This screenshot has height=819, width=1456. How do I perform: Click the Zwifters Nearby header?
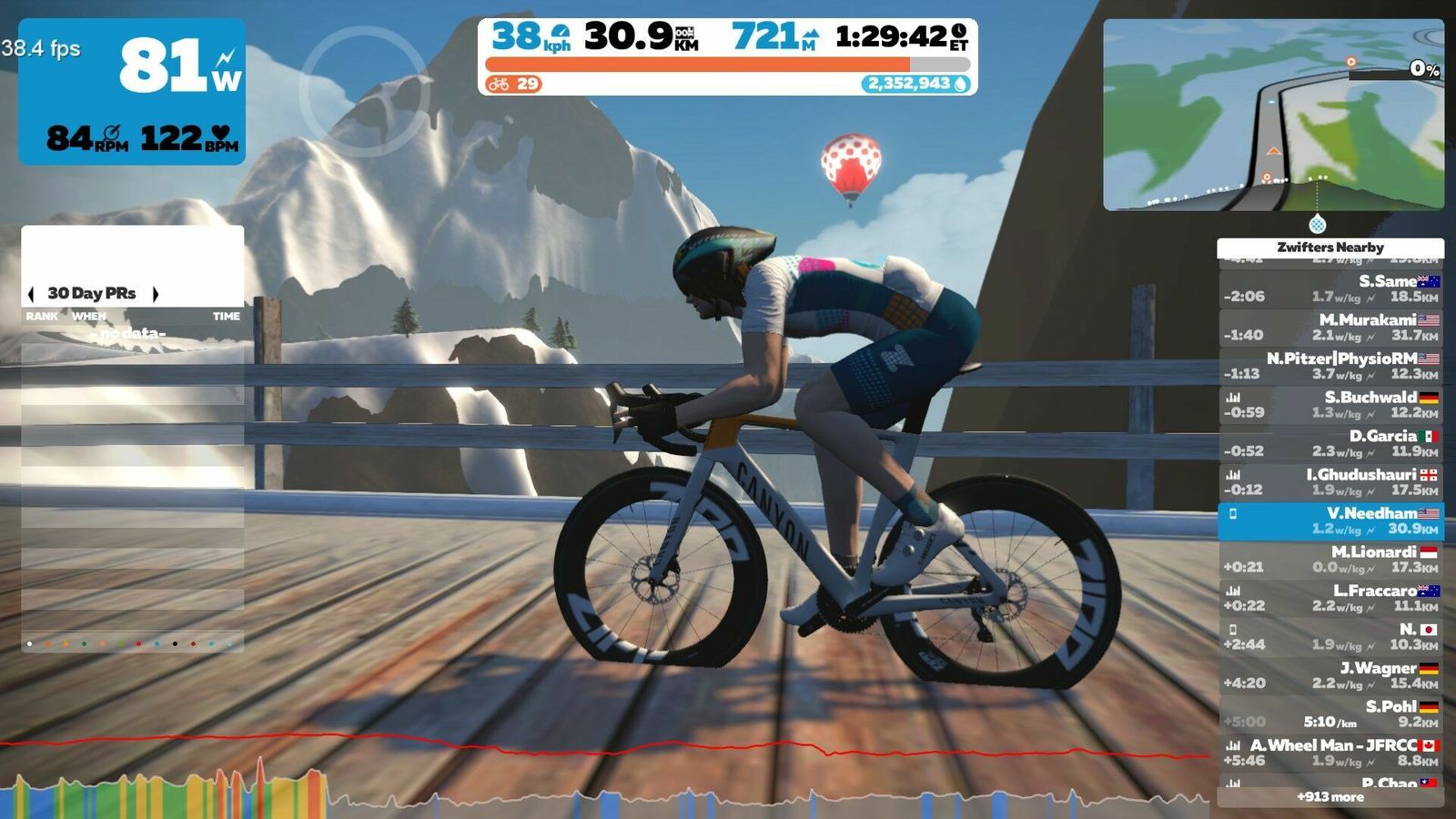click(x=1330, y=248)
